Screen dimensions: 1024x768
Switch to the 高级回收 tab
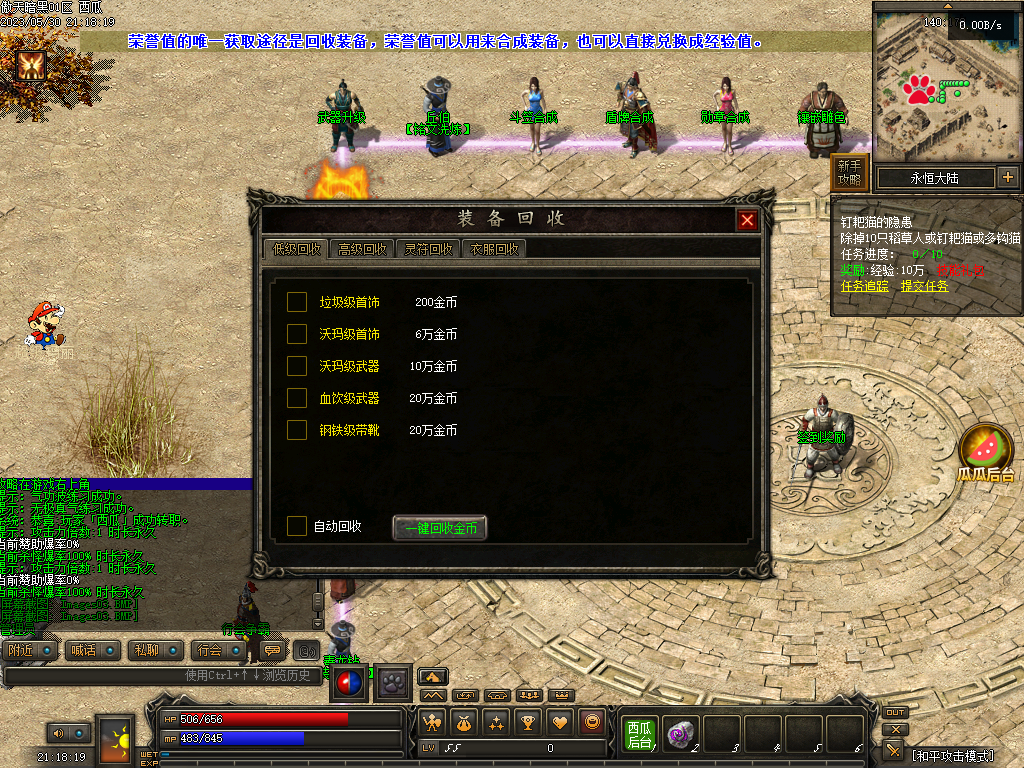(x=361, y=249)
